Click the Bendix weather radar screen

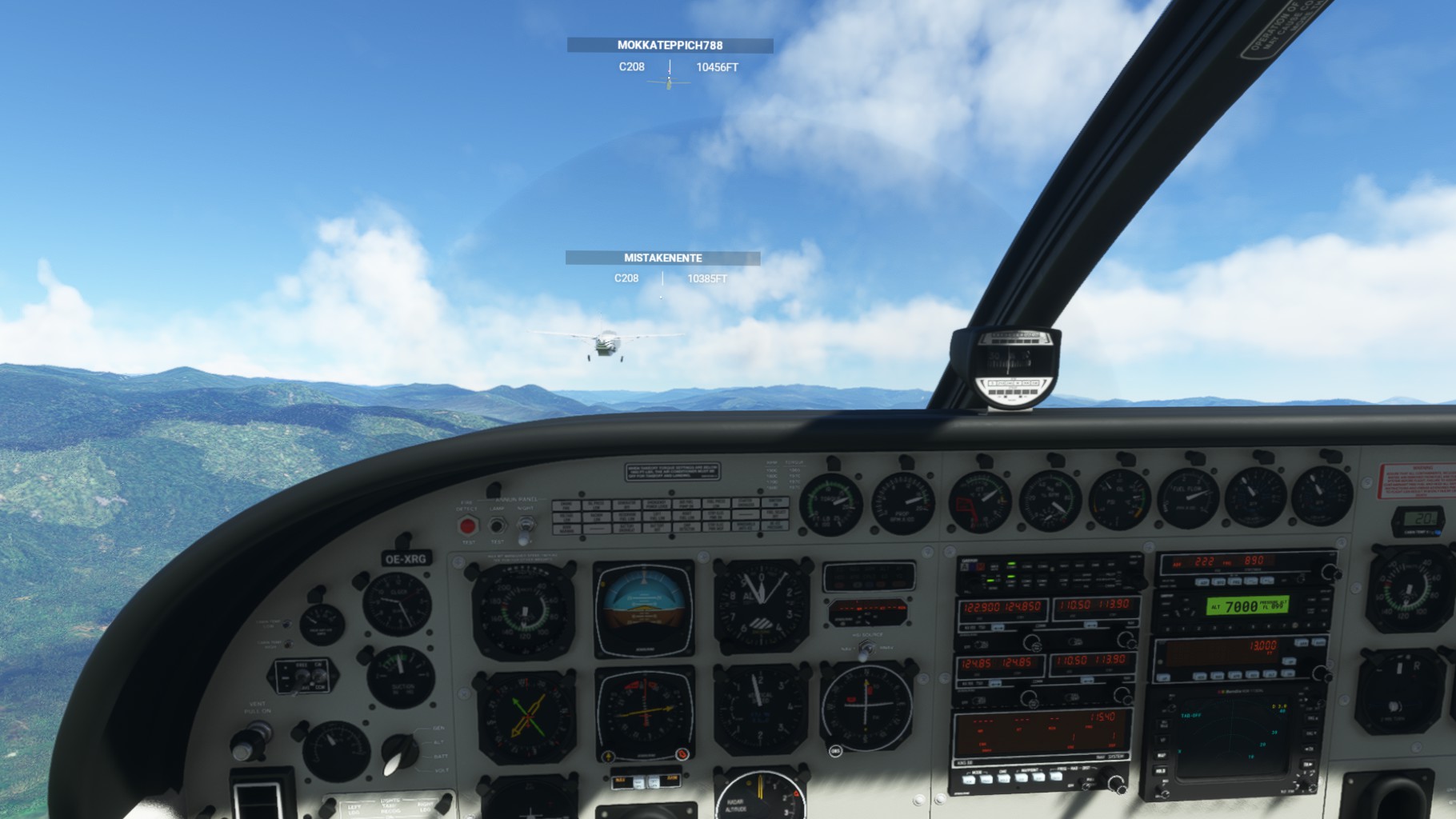[x=1232, y=736]
